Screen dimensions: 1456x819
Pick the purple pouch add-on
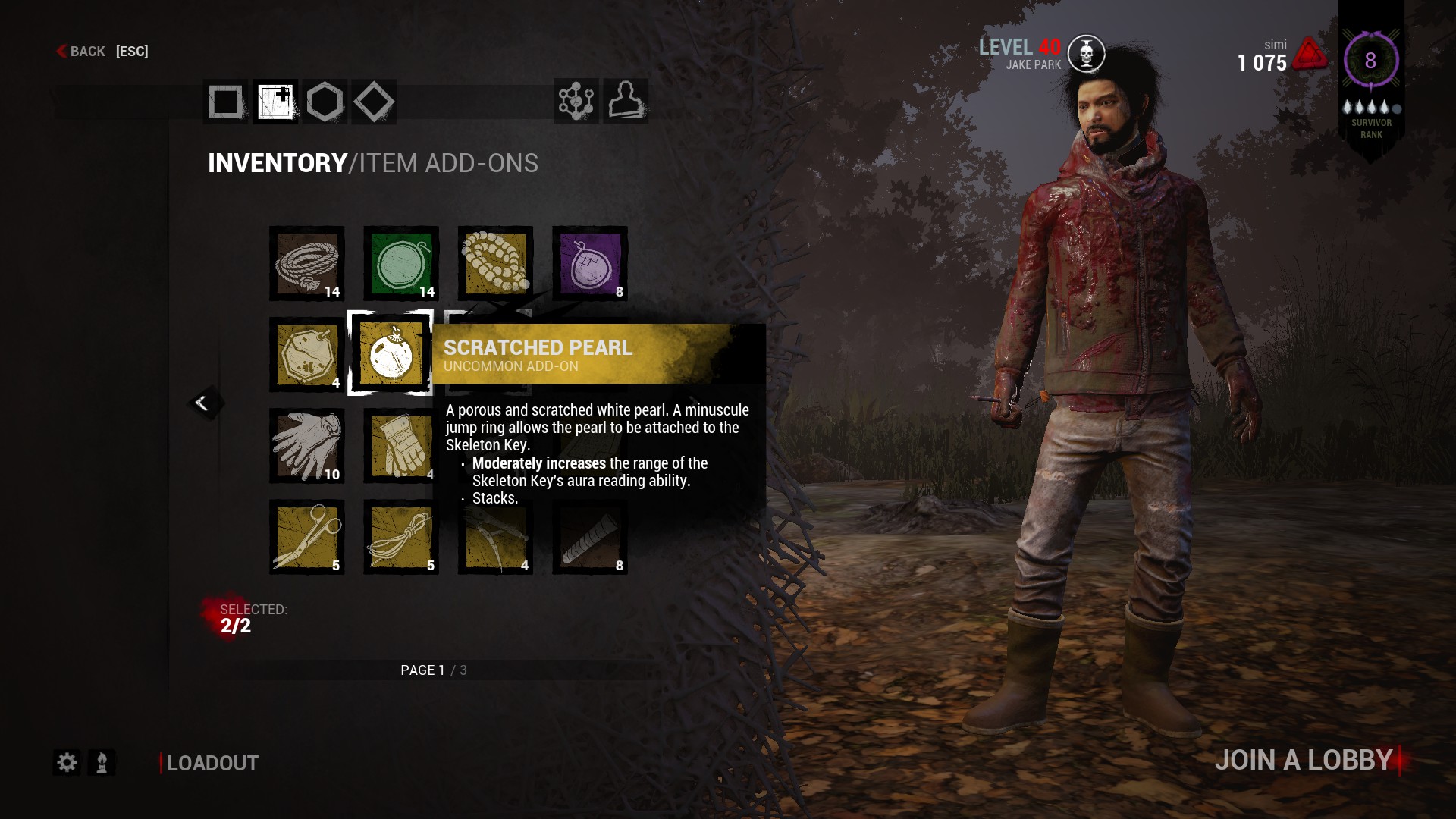tap(590, 264)
